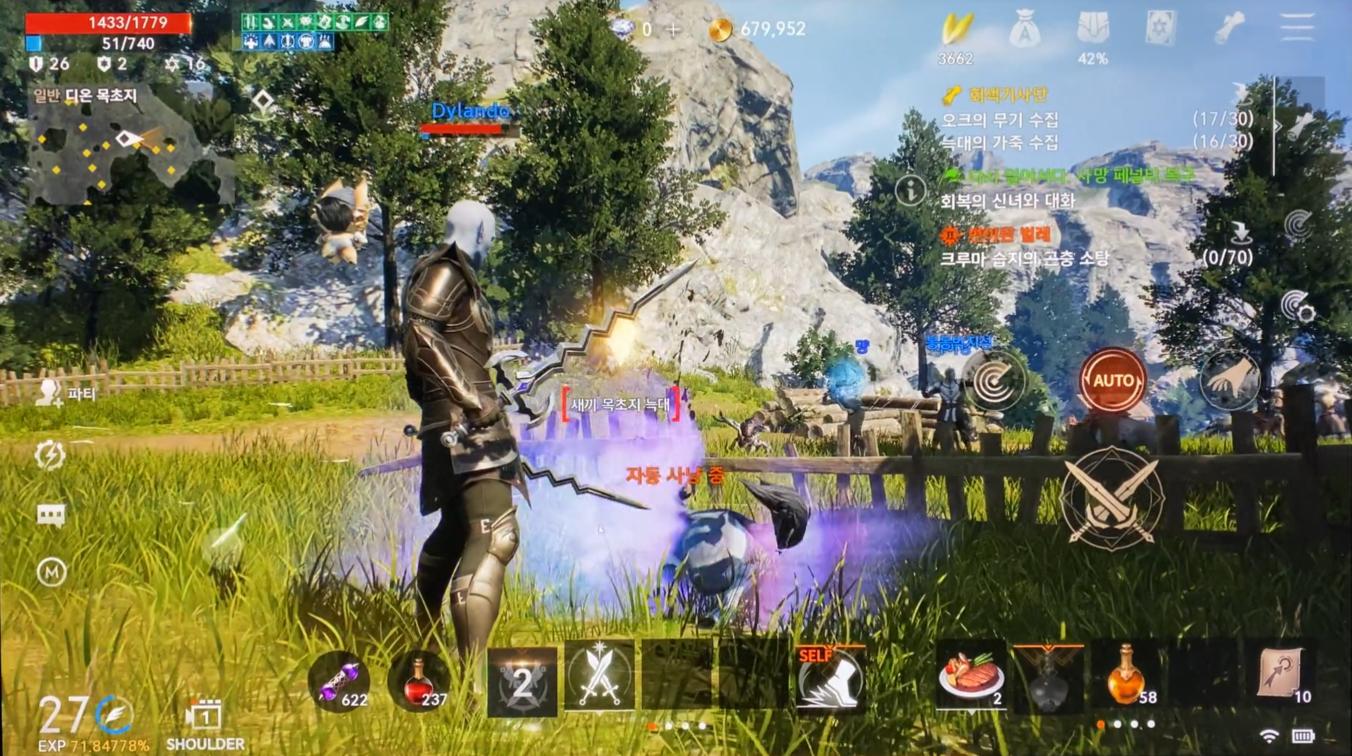Click the add diamonds plus button

click(673, 29)
